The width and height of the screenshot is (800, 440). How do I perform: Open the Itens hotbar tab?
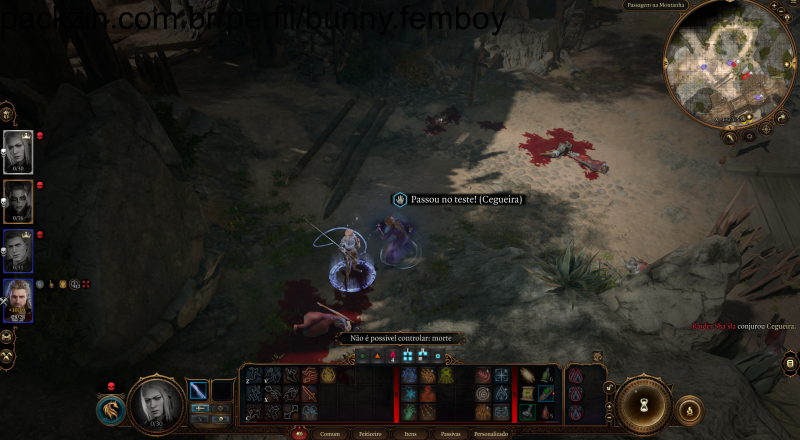tap(410, 434)
